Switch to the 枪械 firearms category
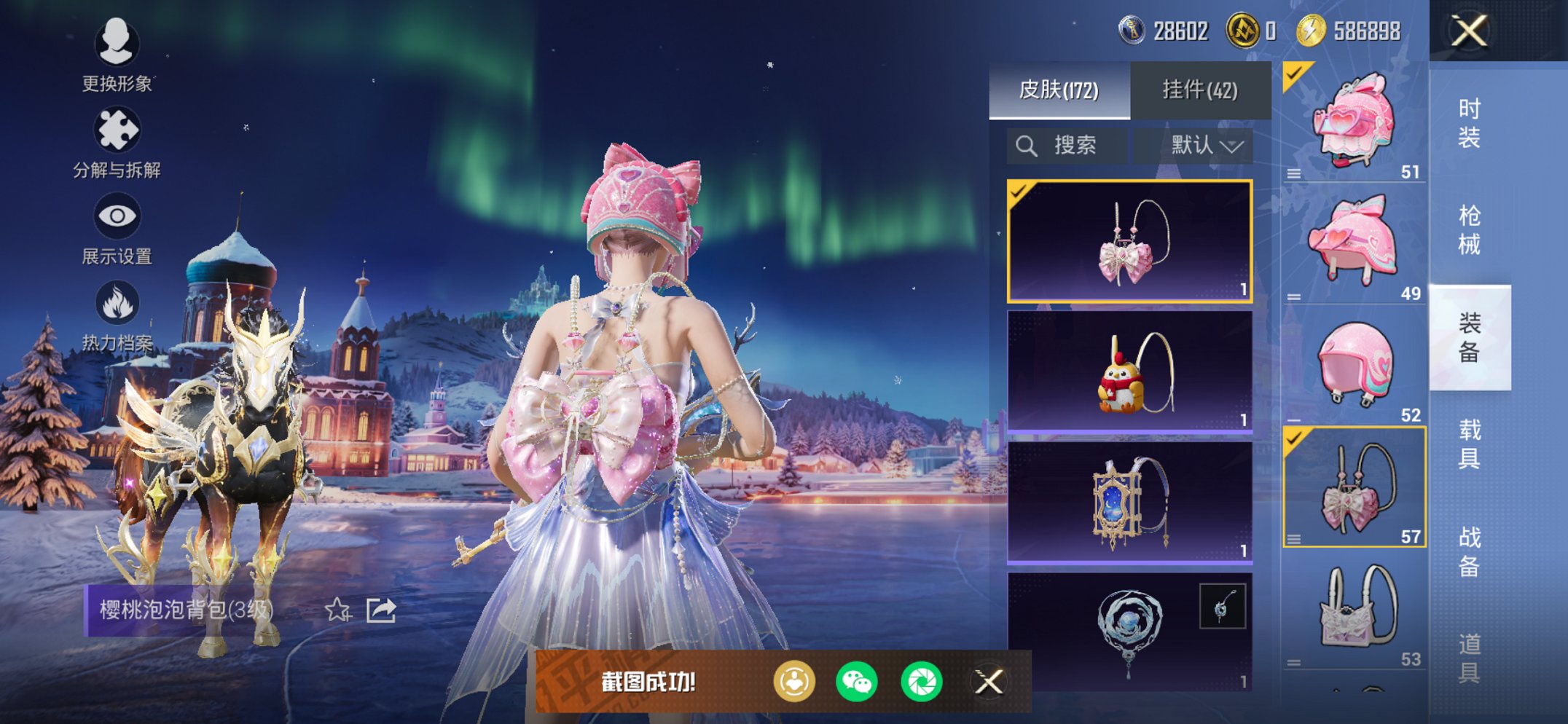1568x724 pixels. click(x=1469, y=230)
